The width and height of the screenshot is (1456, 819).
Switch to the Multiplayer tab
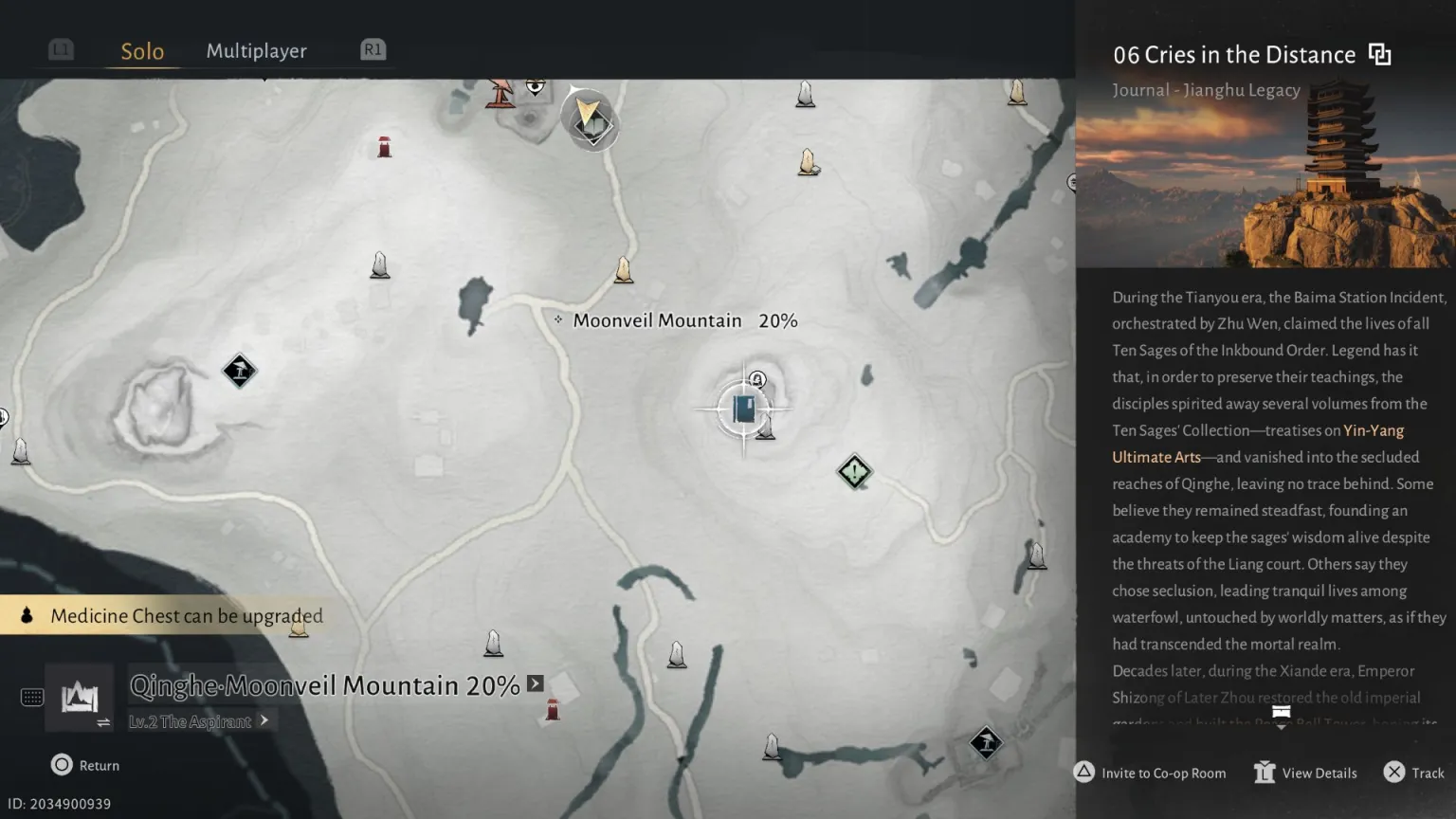pos(256,51)
